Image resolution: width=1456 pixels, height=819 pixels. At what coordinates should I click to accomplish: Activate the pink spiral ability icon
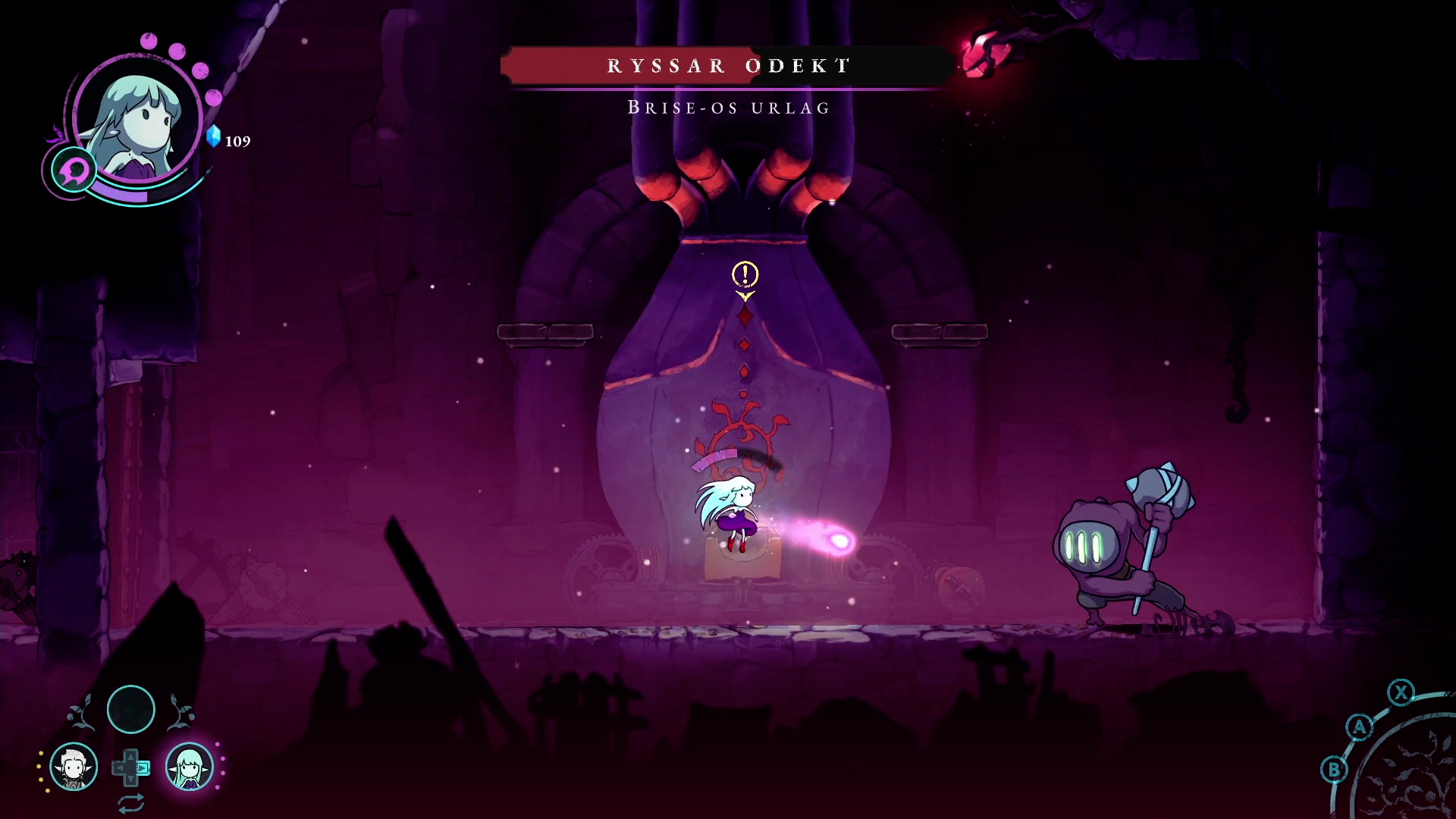pyautogui.click(x=74, y=170)
